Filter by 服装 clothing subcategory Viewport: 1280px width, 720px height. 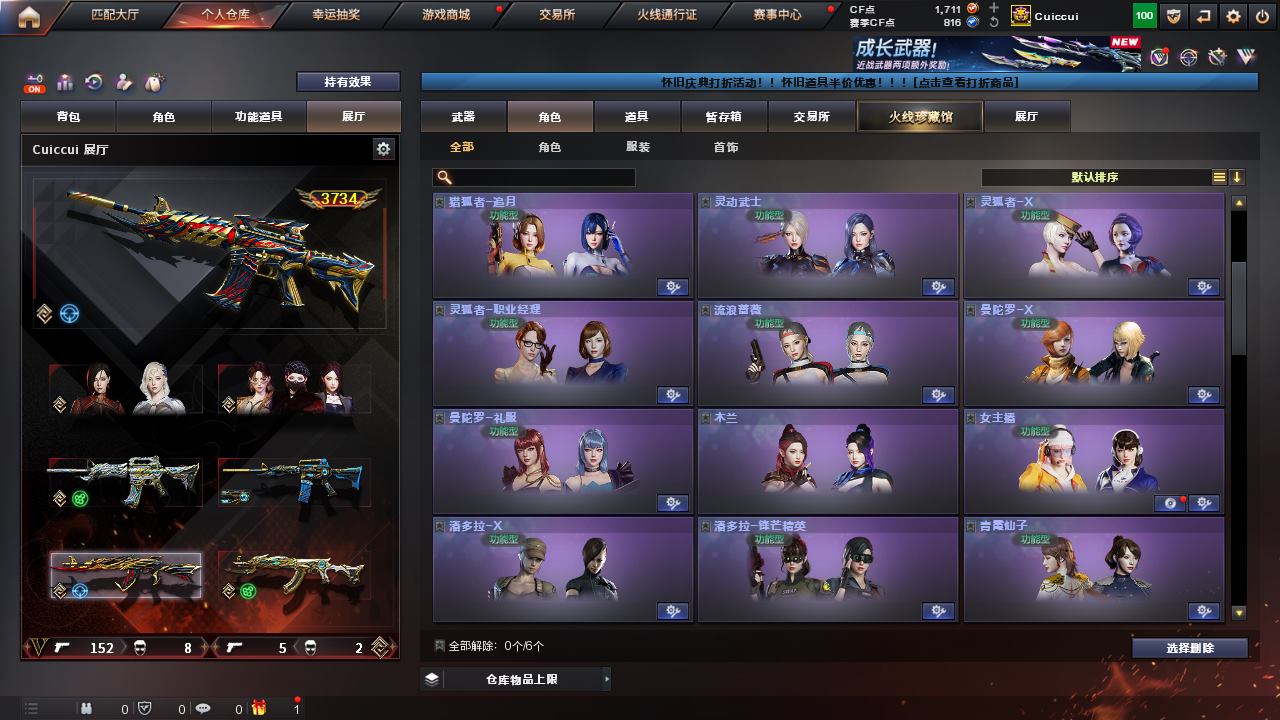tap(638, 147)
